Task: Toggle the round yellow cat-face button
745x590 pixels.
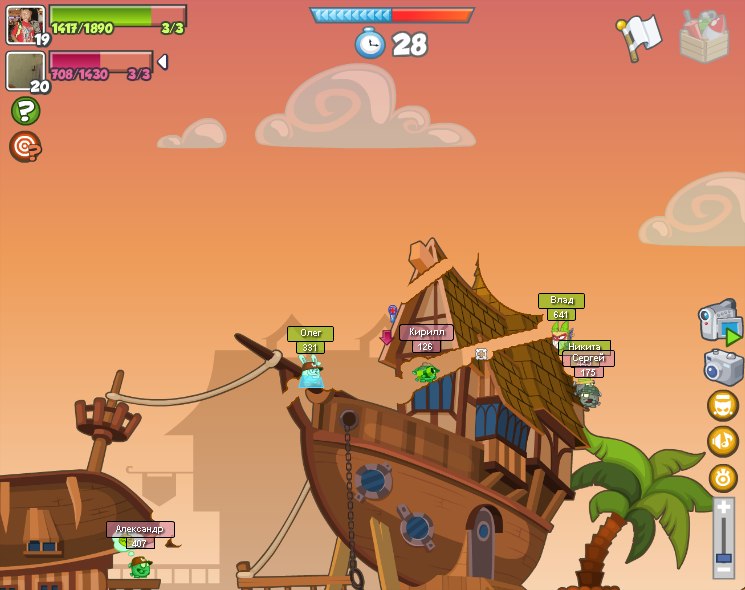Action: (723, 405)
